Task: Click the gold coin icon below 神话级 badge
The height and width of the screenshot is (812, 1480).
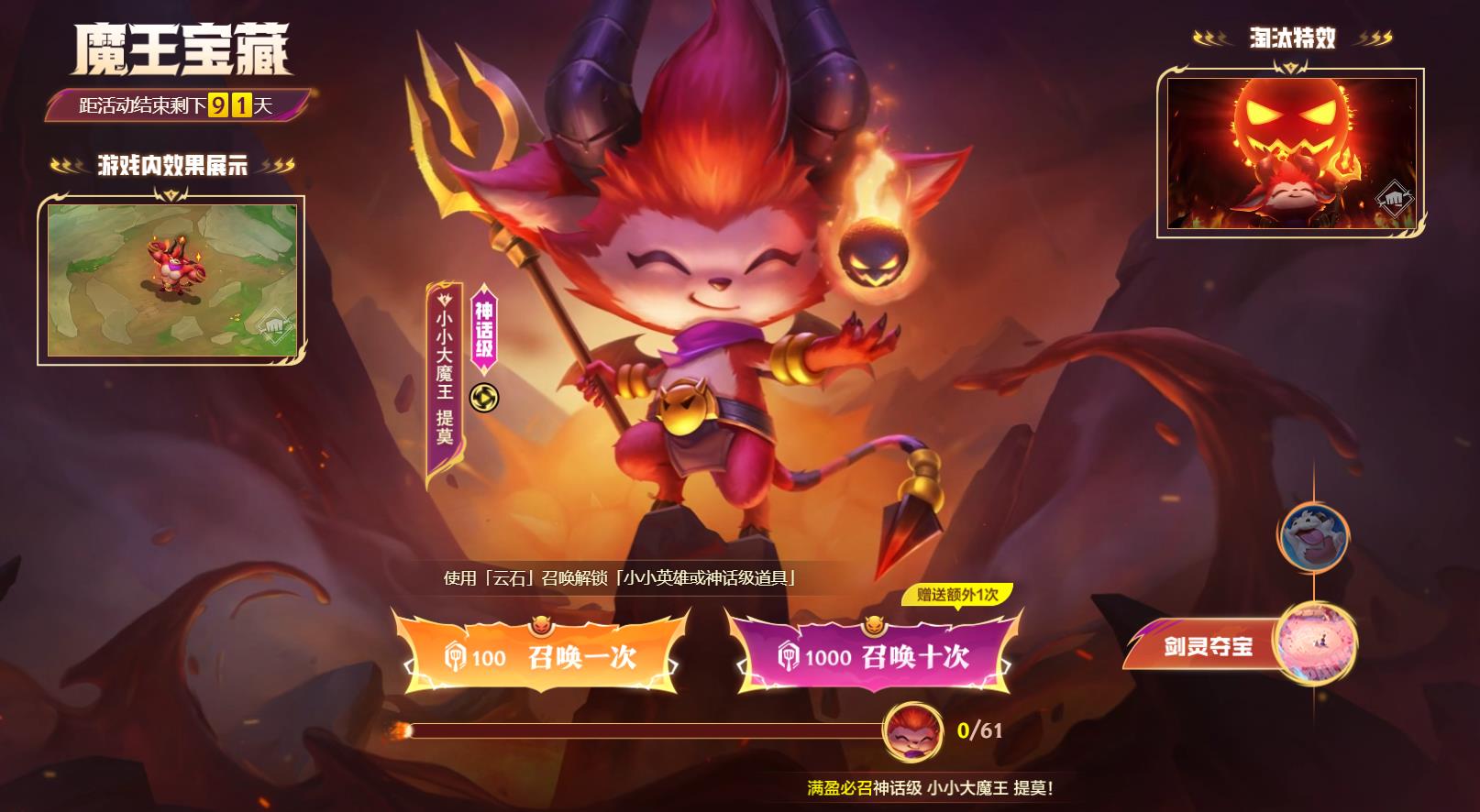Action: tap(486, 398)
